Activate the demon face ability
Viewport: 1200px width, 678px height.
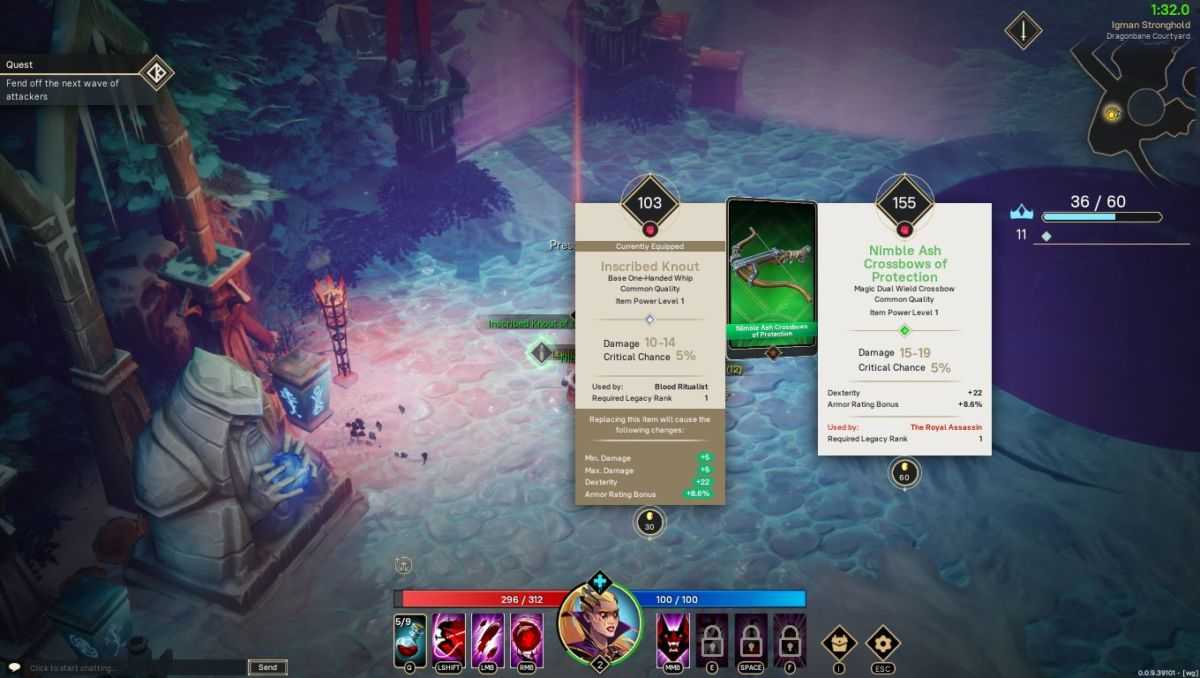click(x=673, y=637)
